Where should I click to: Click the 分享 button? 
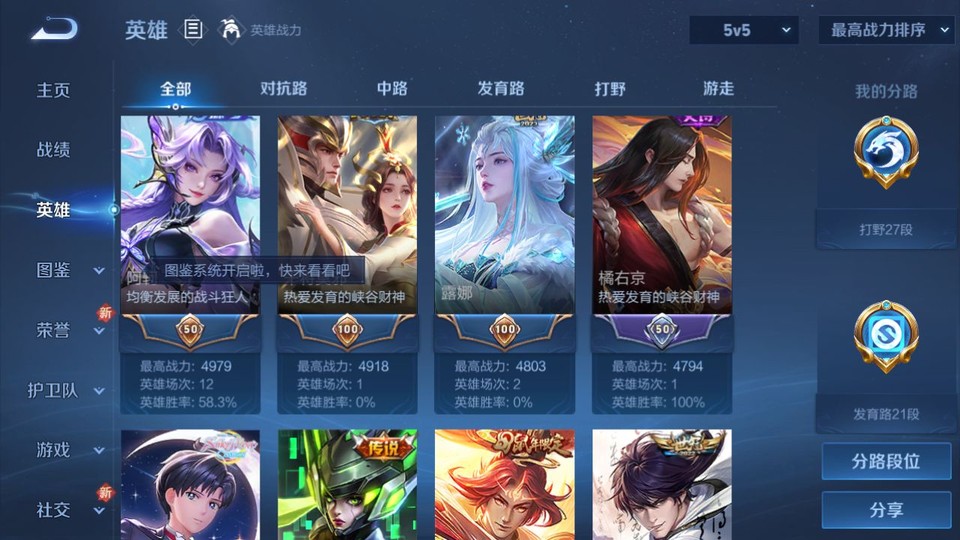tap(886, 510)
